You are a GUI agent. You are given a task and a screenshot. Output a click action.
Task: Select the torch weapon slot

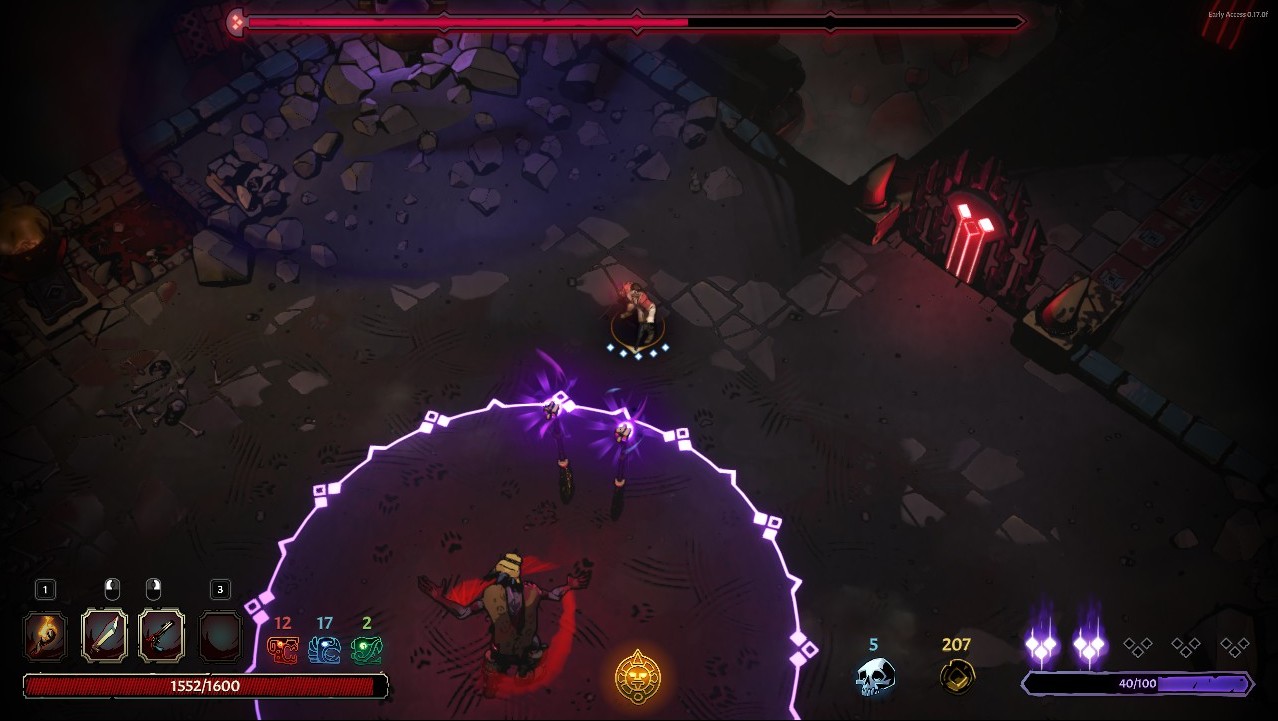click(x=46, y=636)
